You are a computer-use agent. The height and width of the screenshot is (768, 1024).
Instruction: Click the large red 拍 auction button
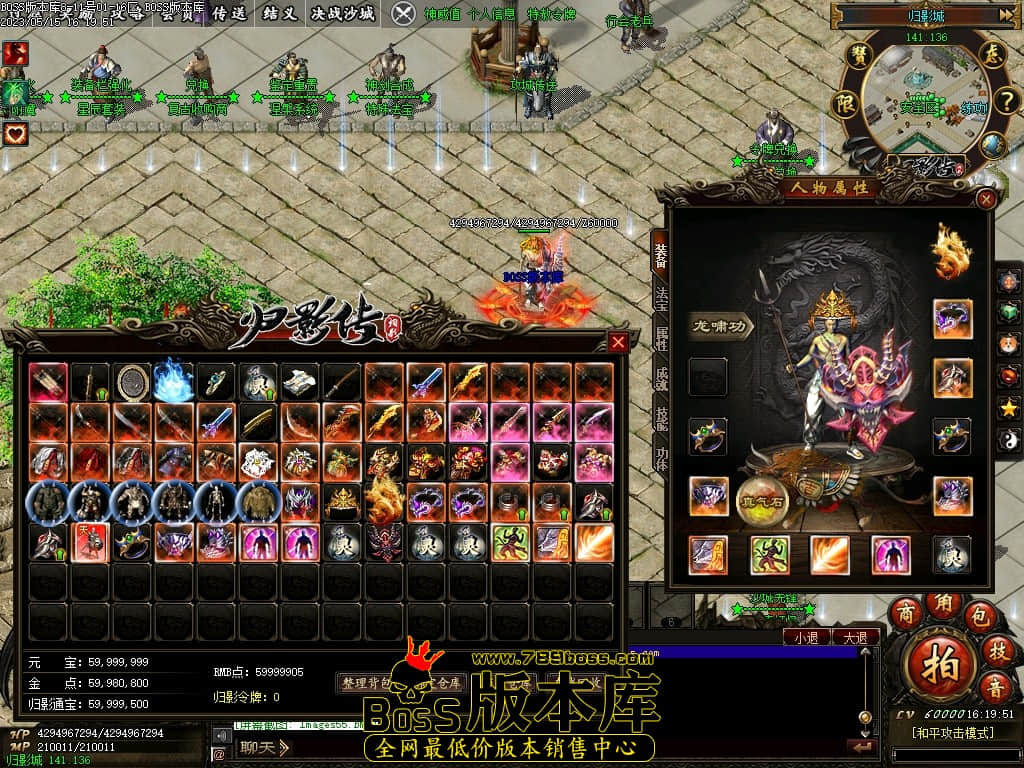point(939,661)
